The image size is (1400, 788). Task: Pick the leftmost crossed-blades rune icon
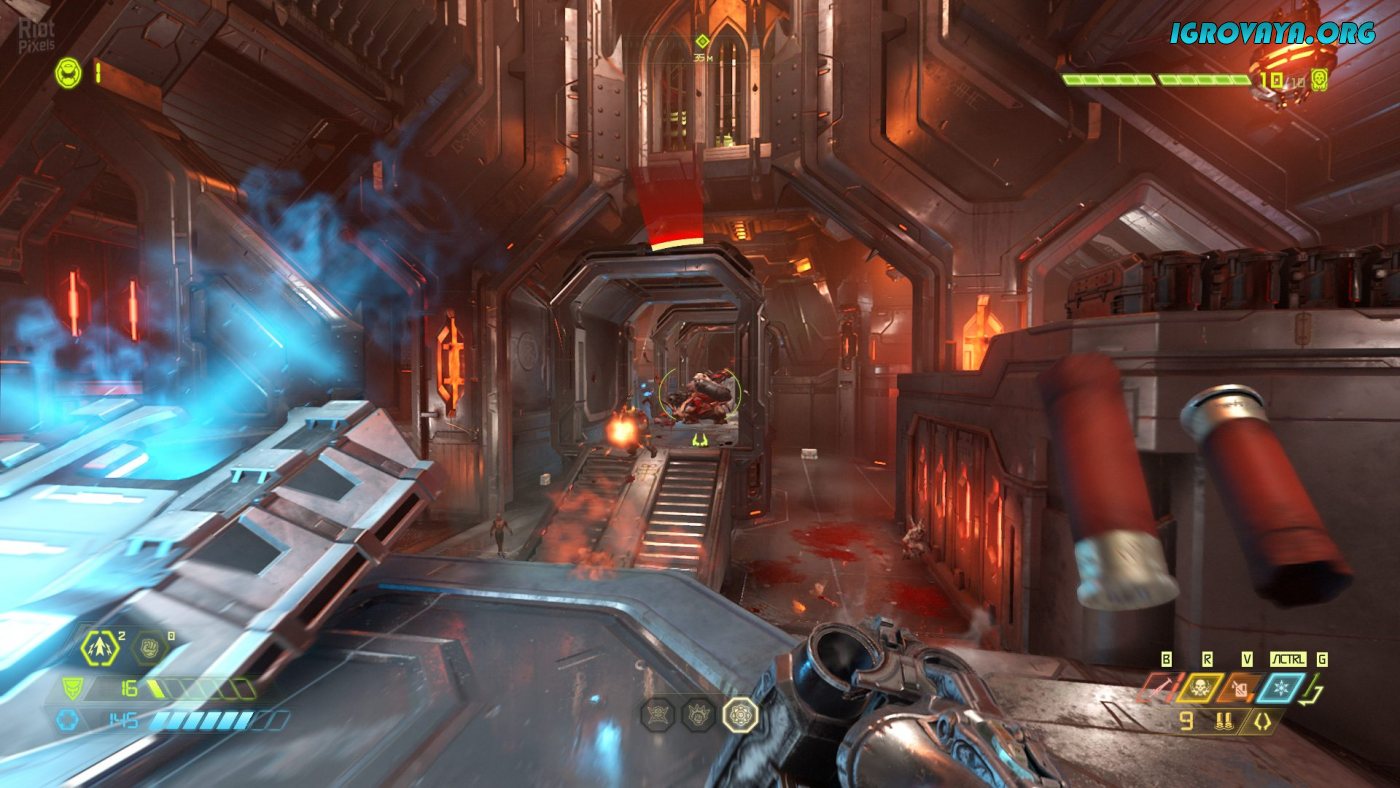657,713
